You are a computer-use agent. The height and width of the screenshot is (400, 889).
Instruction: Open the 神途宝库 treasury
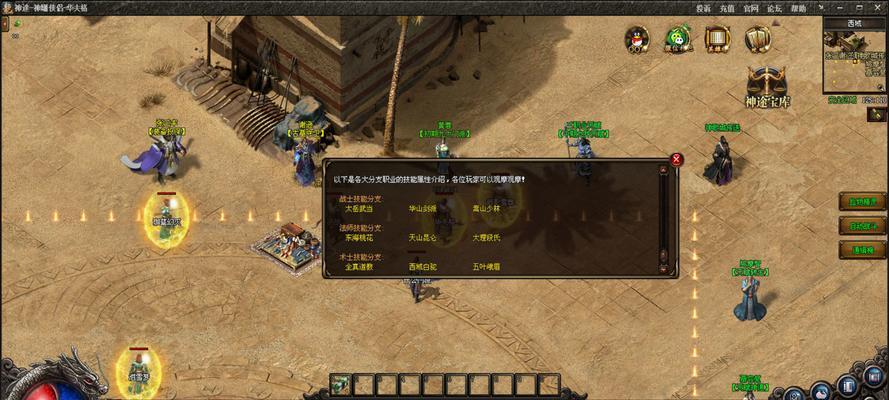(x=766, y=88)
